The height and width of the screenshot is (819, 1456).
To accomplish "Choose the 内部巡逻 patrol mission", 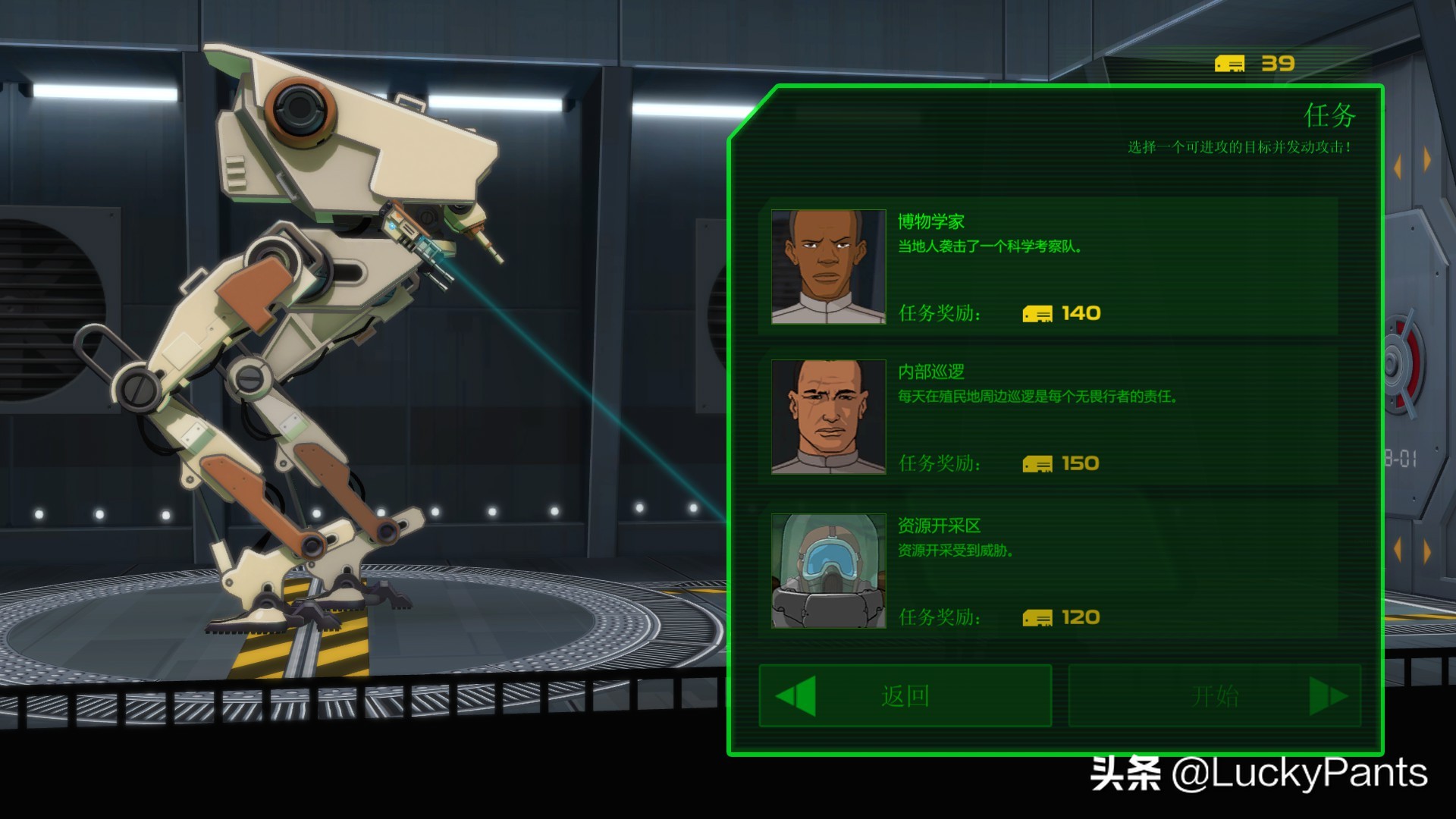I will point(1048,416).
